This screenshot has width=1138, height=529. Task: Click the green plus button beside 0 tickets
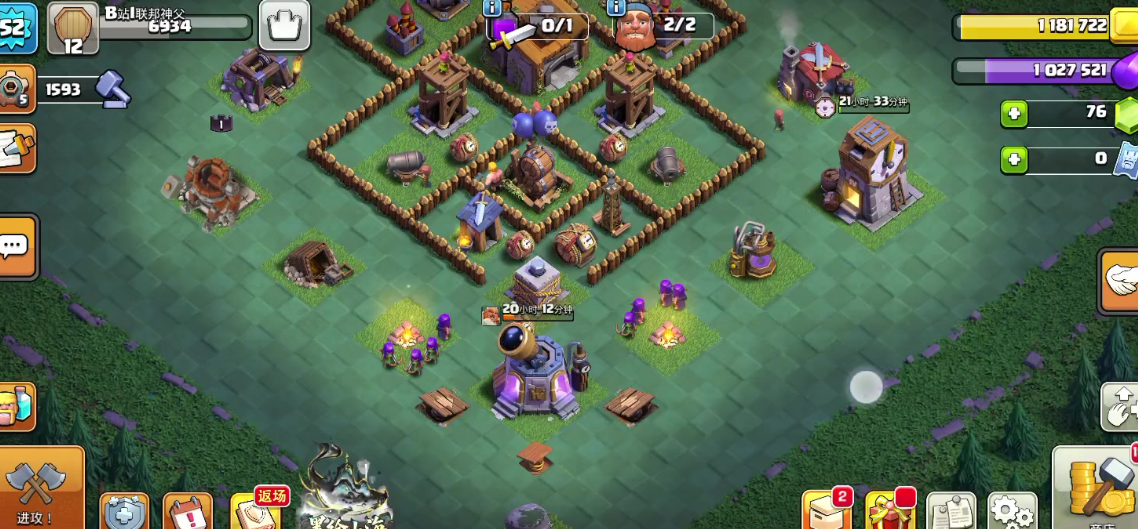[1014, 159]
